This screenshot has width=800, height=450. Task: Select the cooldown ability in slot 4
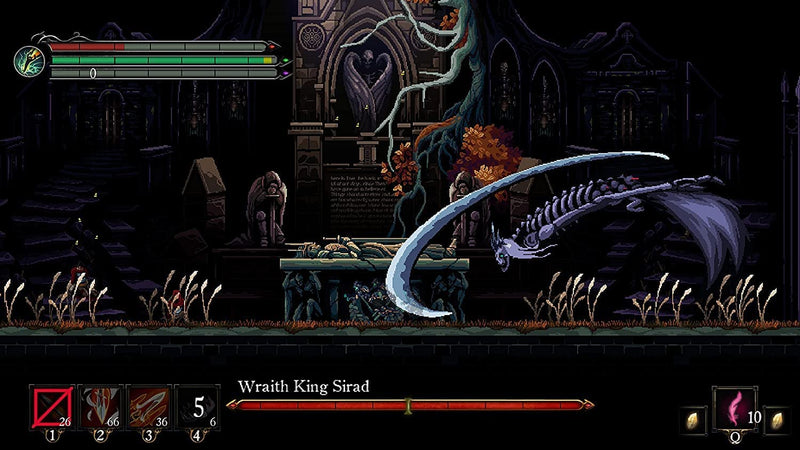pos(198,407)
